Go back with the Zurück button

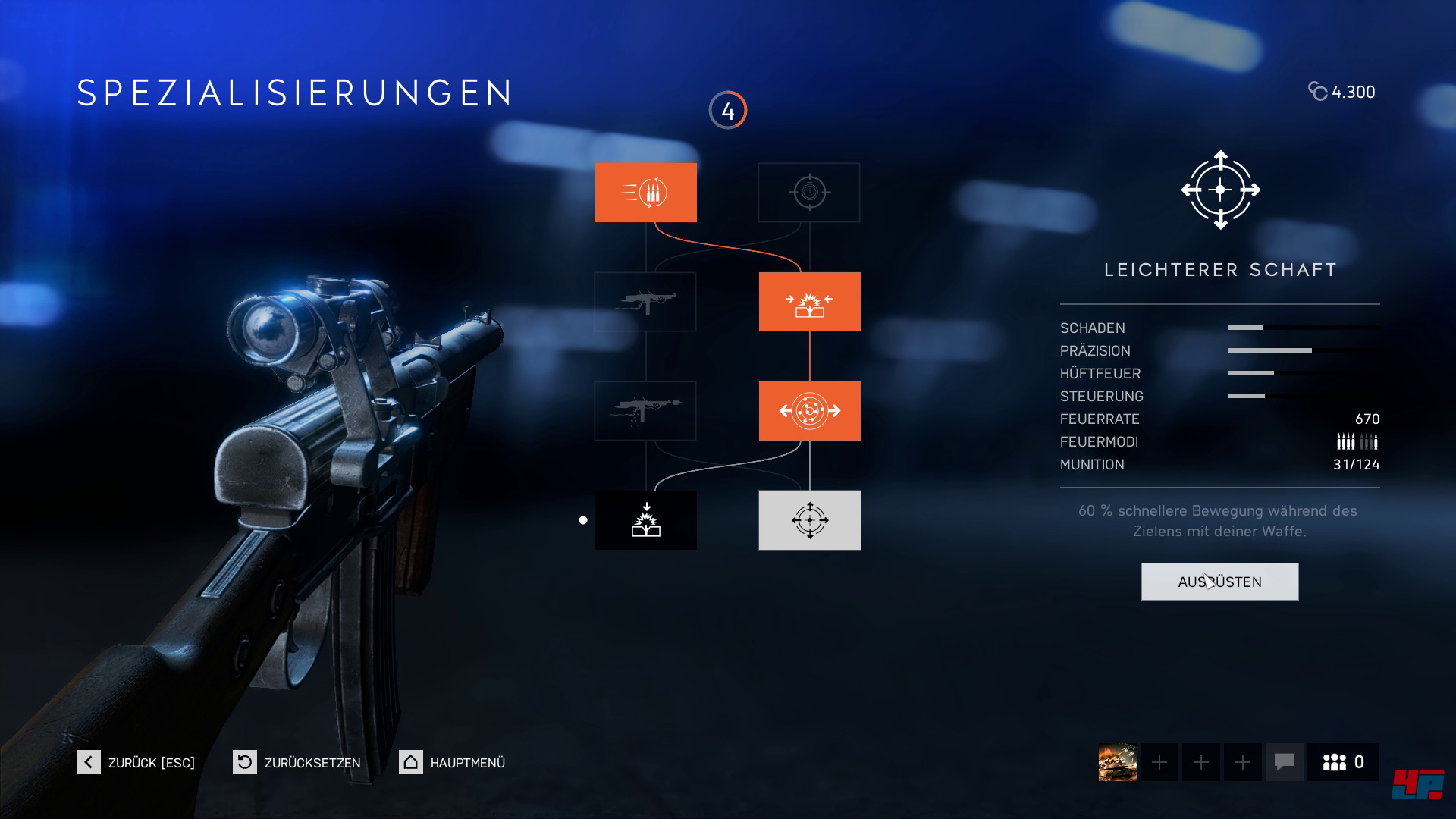136,762
